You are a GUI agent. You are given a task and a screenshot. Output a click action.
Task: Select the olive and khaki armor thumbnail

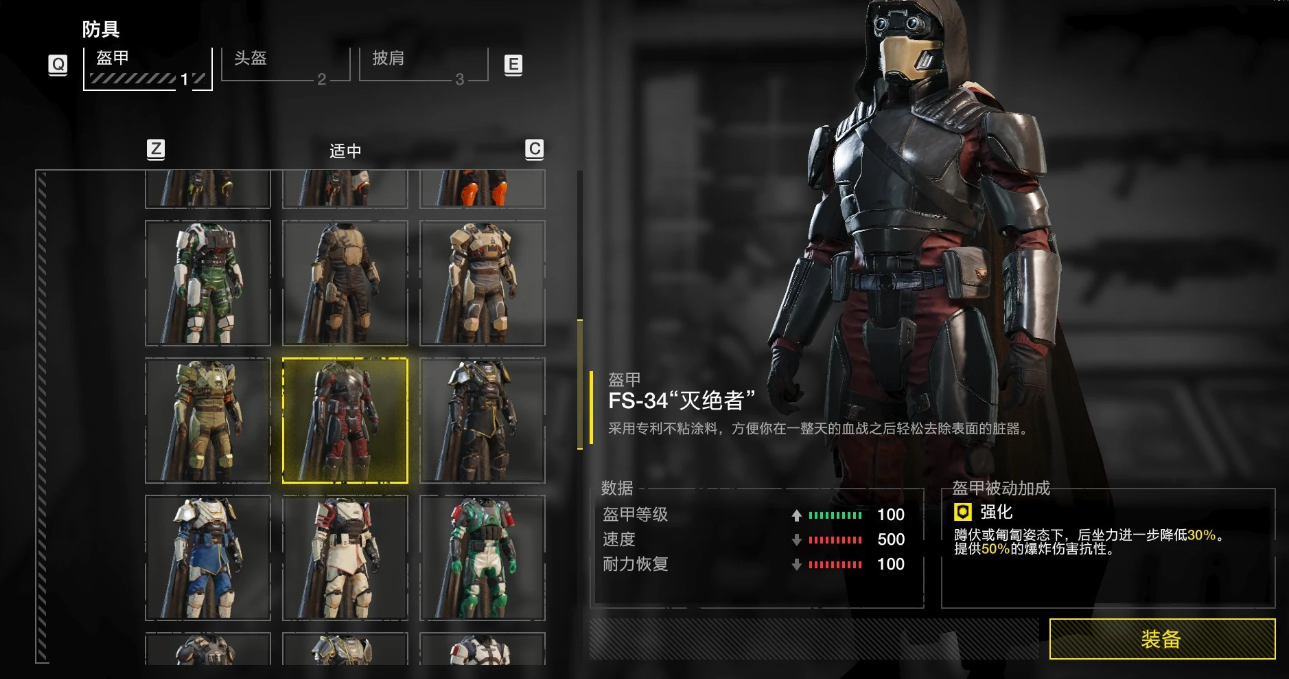coord(208,421)
